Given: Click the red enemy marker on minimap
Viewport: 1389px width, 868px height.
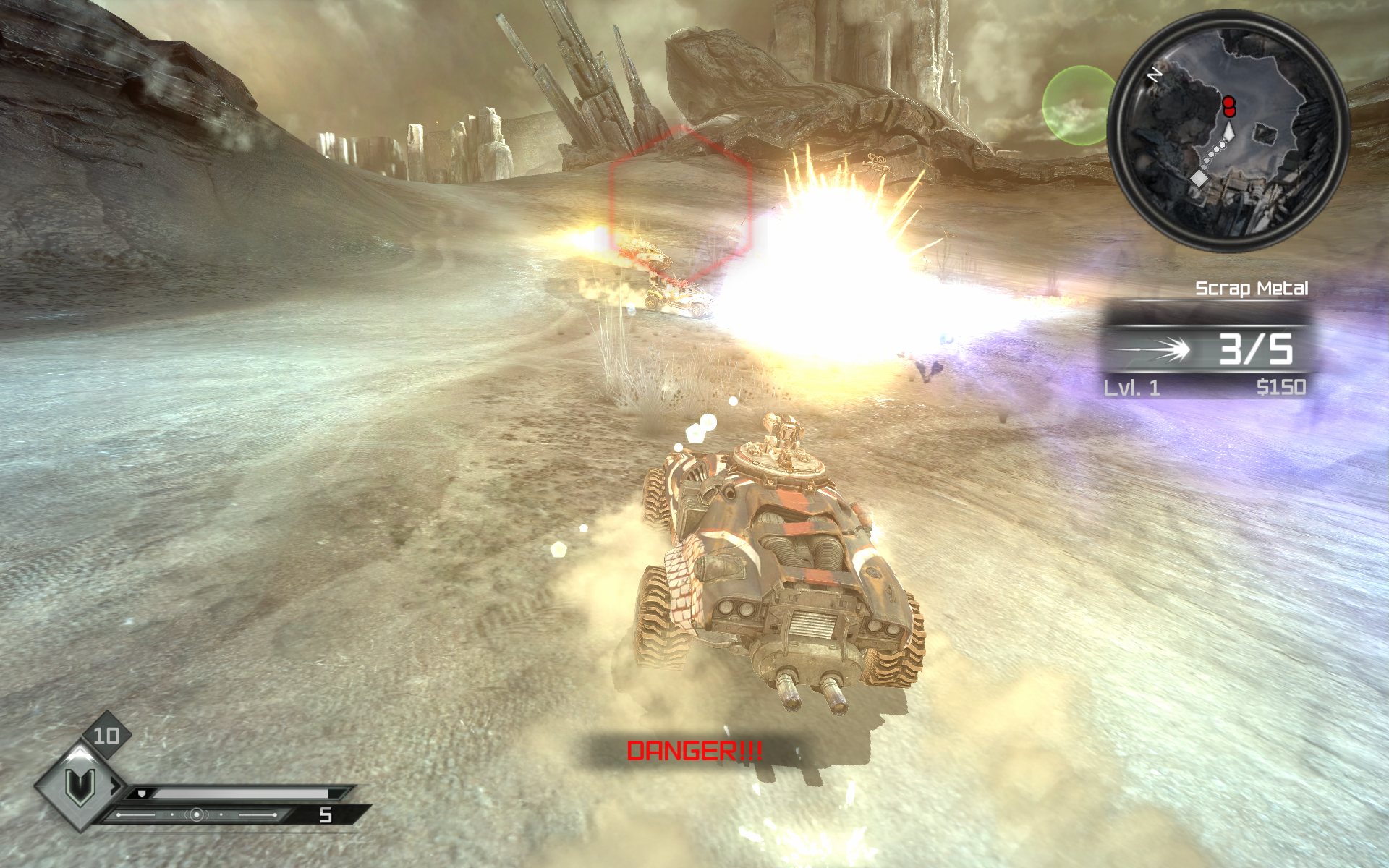Looking at the screenshot, I should click(x=1228, y=106).
